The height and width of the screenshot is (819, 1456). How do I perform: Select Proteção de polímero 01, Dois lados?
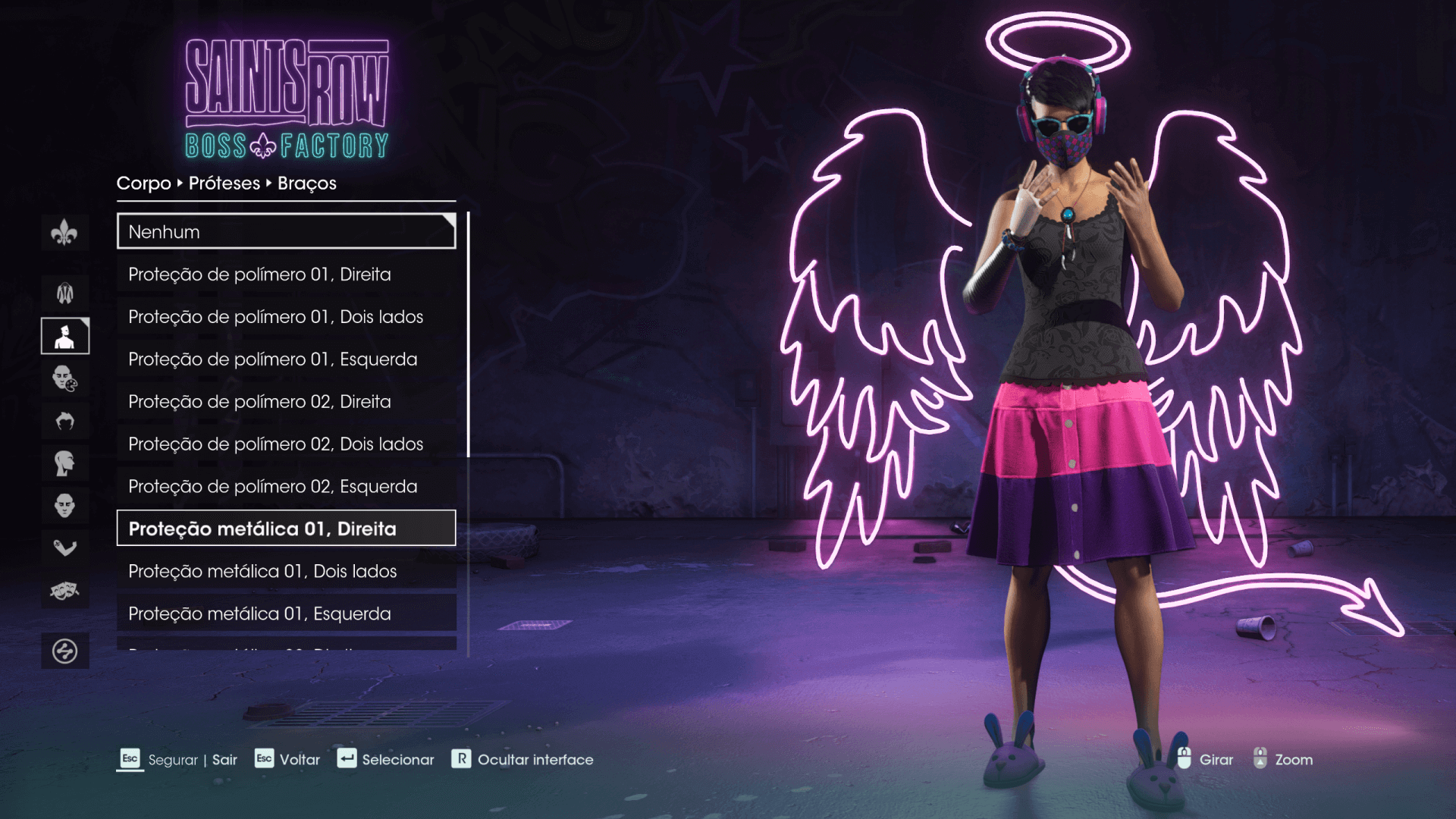[286, 317]
